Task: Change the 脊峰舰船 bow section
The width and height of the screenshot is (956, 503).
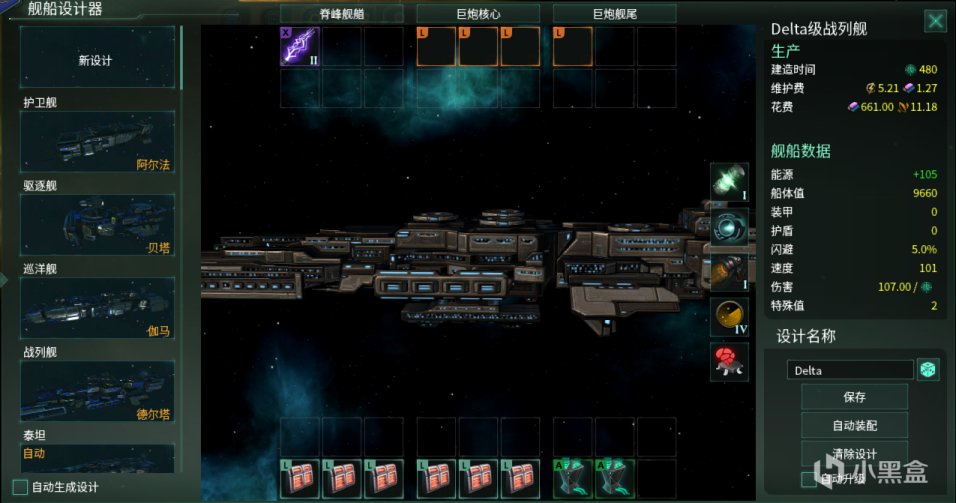Action: pyautogui.click(x=341, y=12)
